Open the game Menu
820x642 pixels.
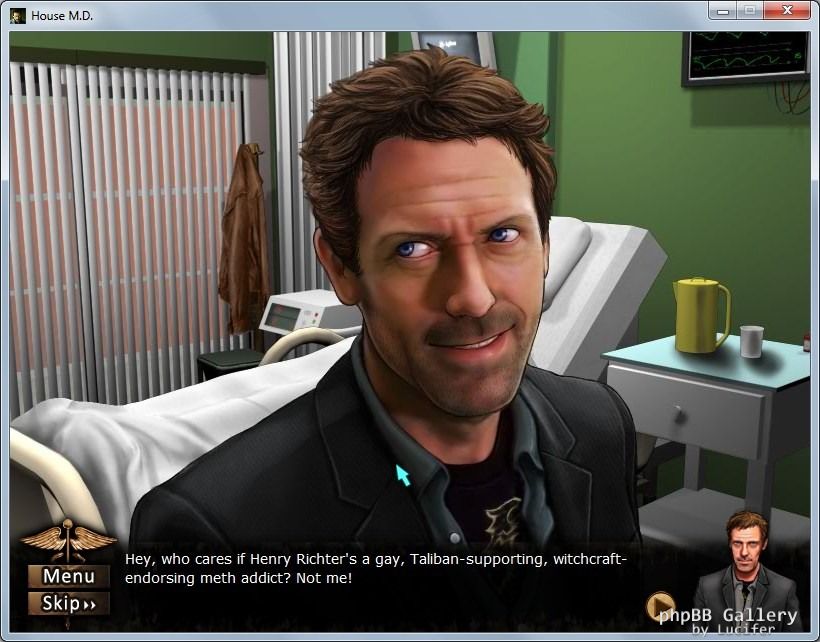pyautogui.click(x=69, y=576)
